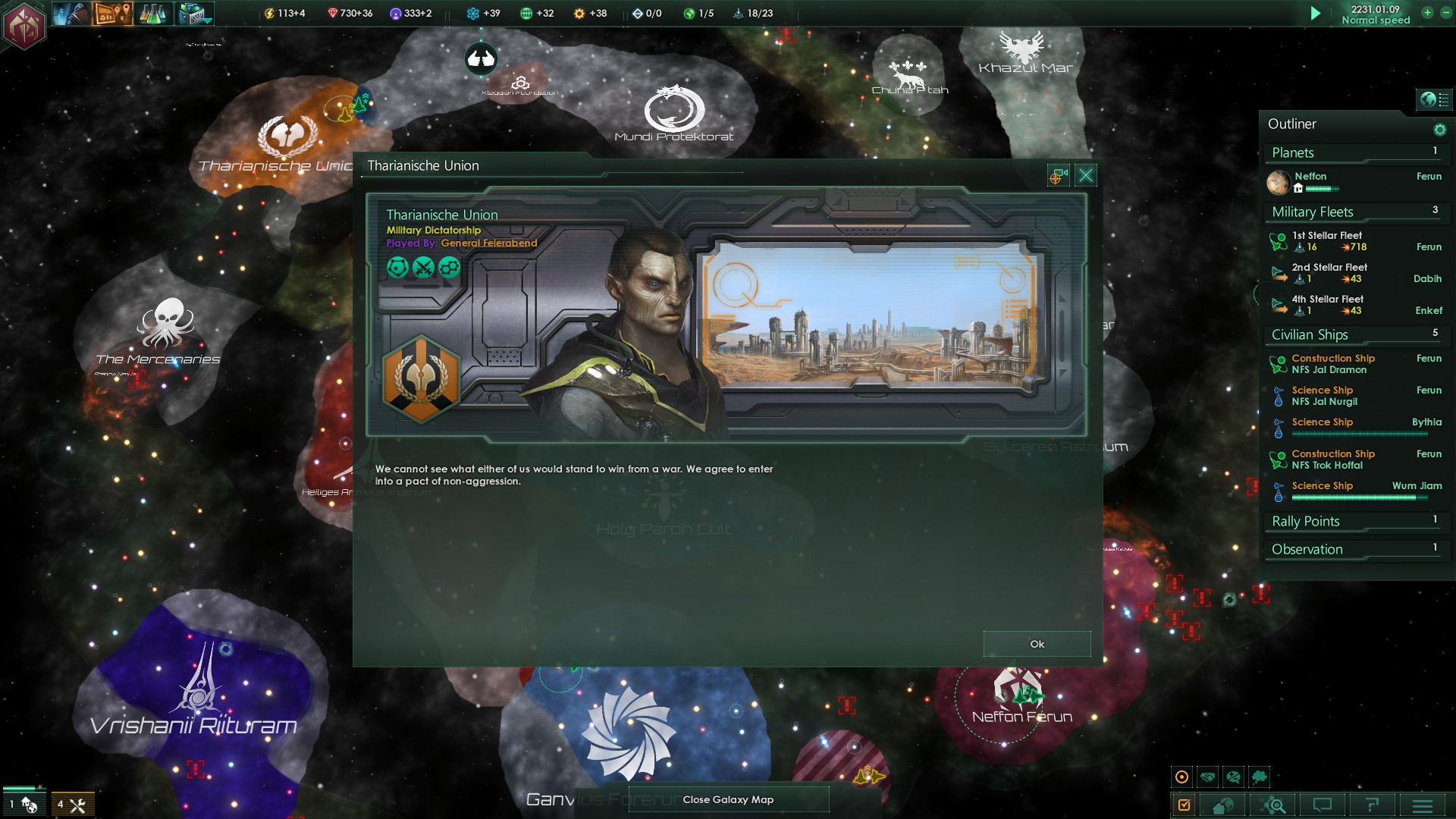Confirm the pact with the Ok button
The width and height of the screenshot is (1456, 819).
point(1037,644)
